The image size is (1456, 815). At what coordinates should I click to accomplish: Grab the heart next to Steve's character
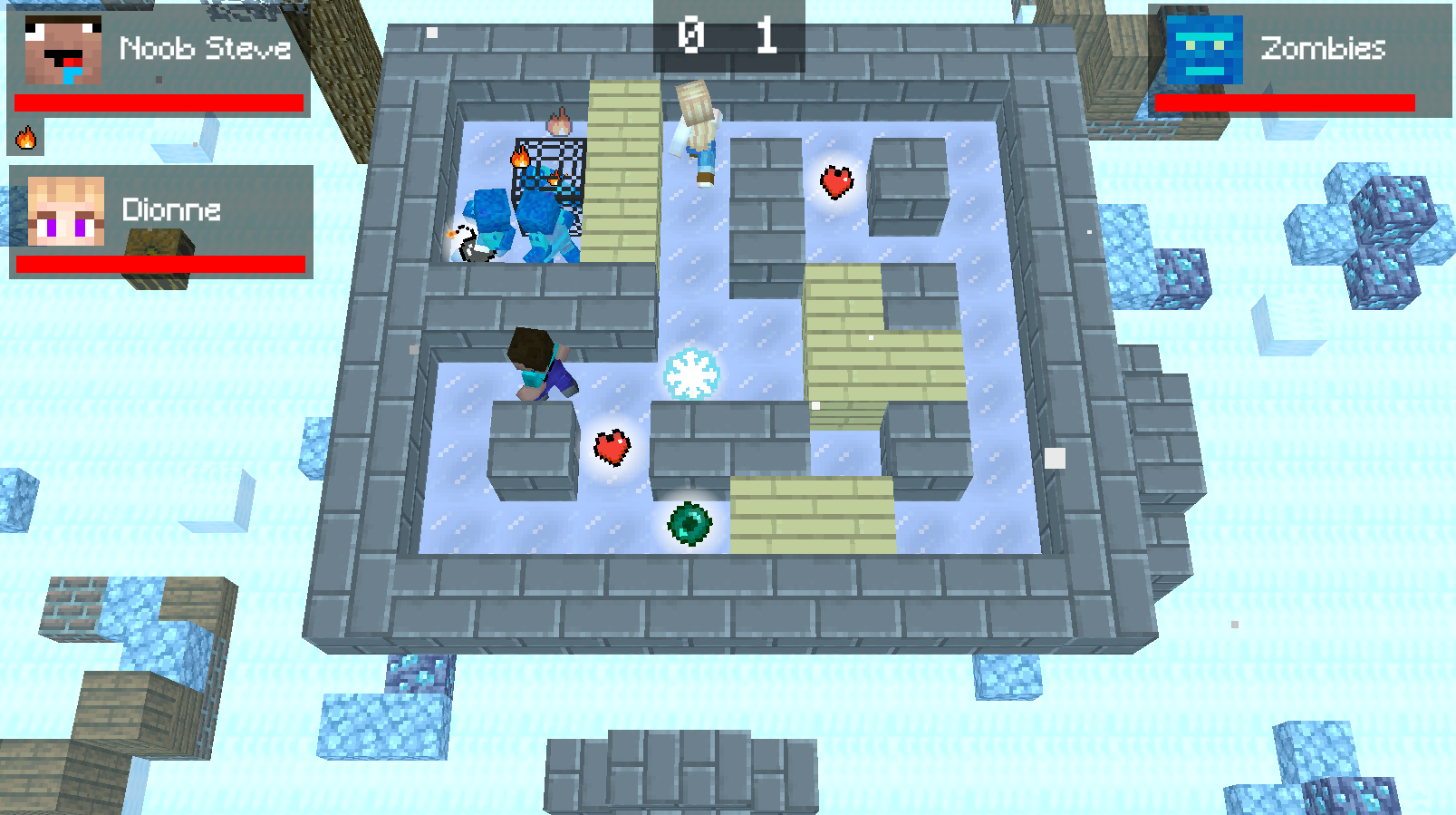(611, 446)
